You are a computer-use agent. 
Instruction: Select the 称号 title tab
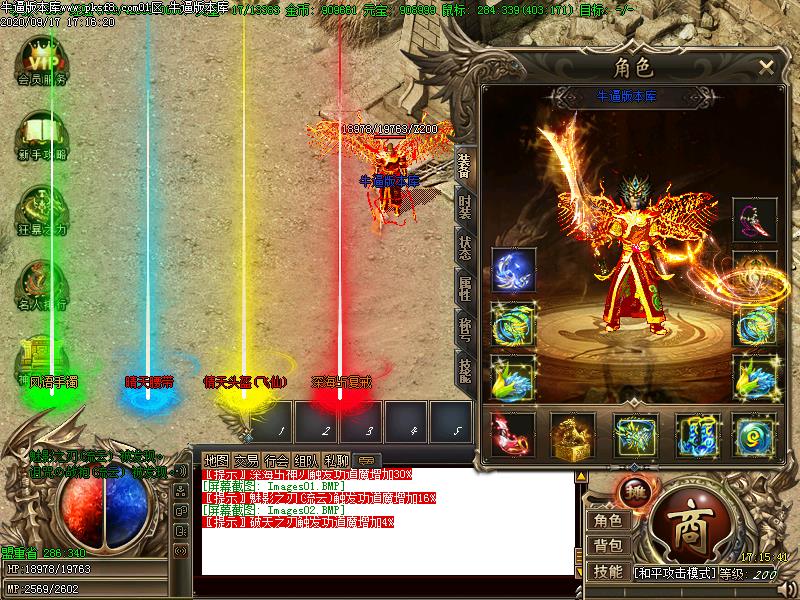[465, 328]
